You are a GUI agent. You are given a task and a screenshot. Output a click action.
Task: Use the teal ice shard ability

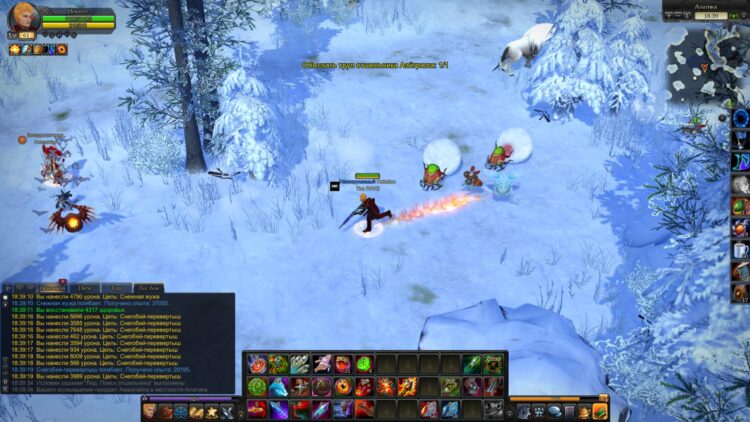[x=450, y=409]
